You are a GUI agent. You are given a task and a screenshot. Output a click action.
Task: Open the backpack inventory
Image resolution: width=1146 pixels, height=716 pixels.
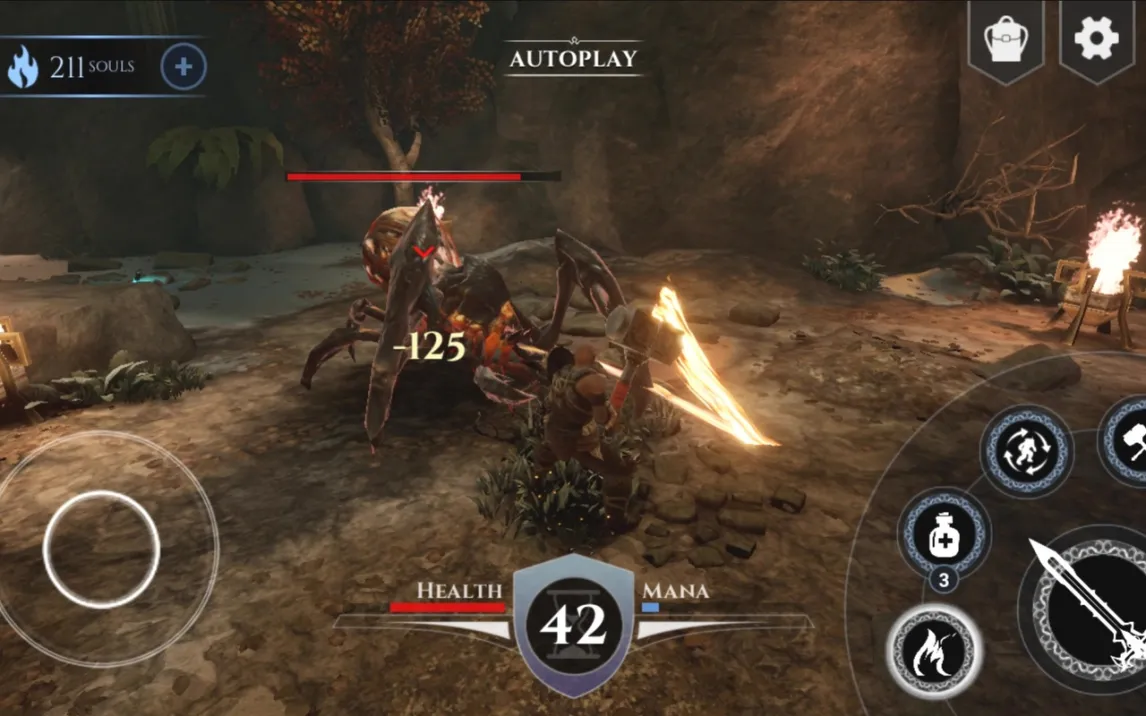point(1007,40)
